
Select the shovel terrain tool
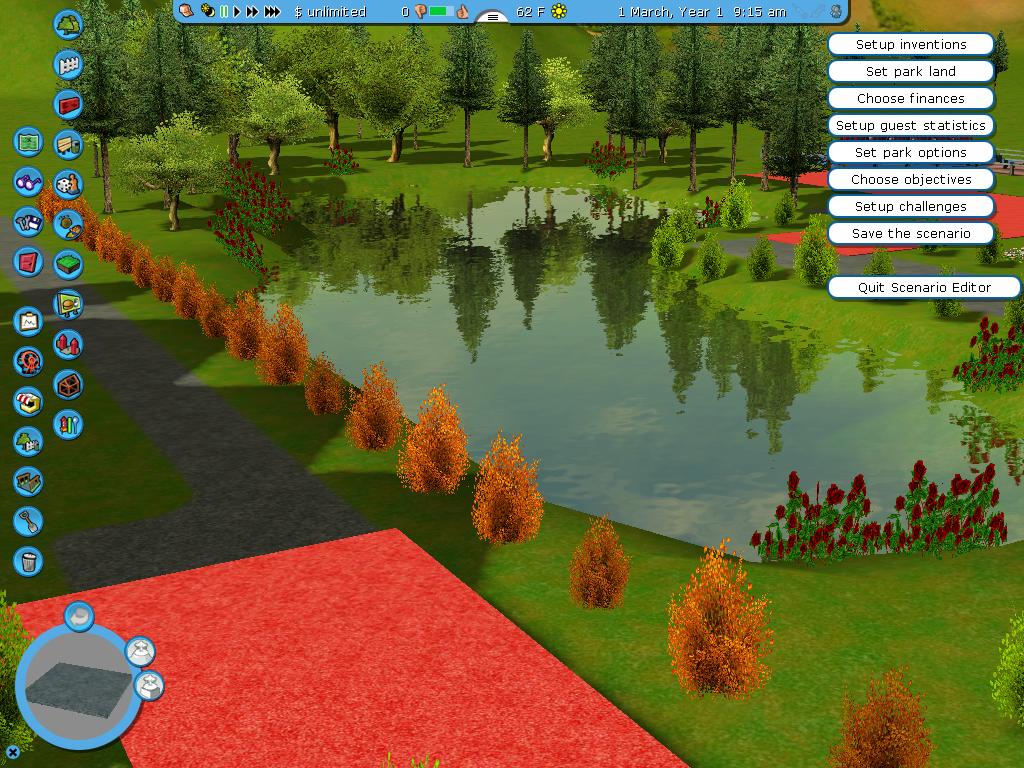click(28, 521)
